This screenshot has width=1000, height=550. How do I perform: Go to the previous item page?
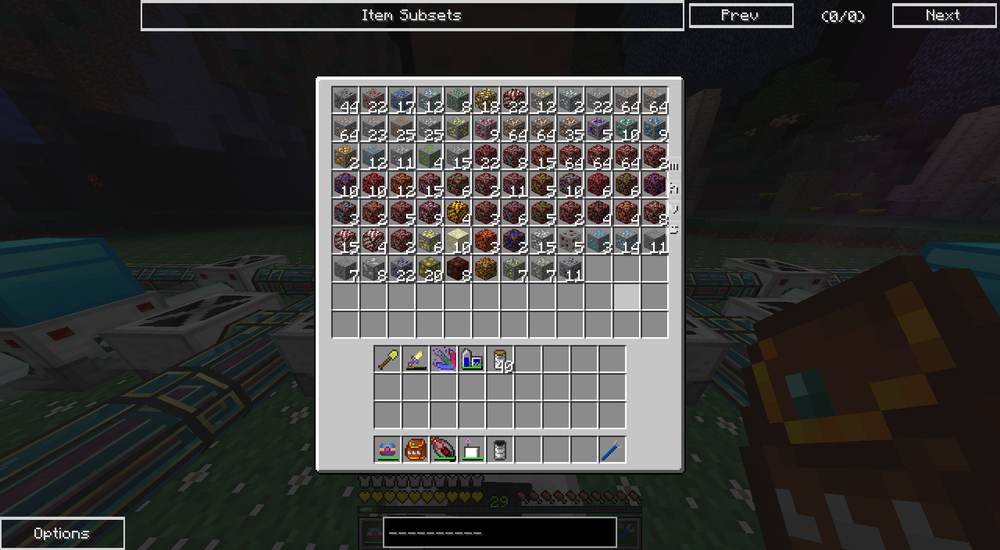[x=740, y=16]
